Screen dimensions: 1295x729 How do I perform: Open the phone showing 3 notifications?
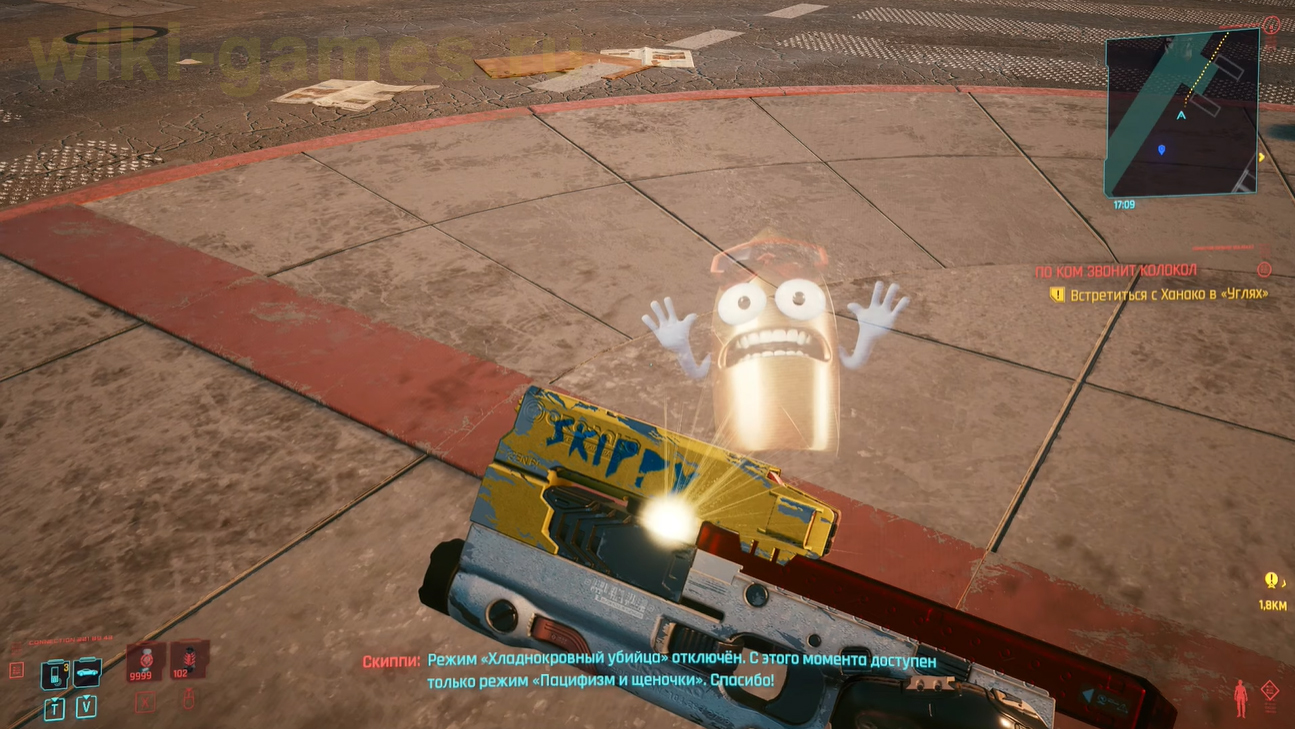click(x=54, y=674)
